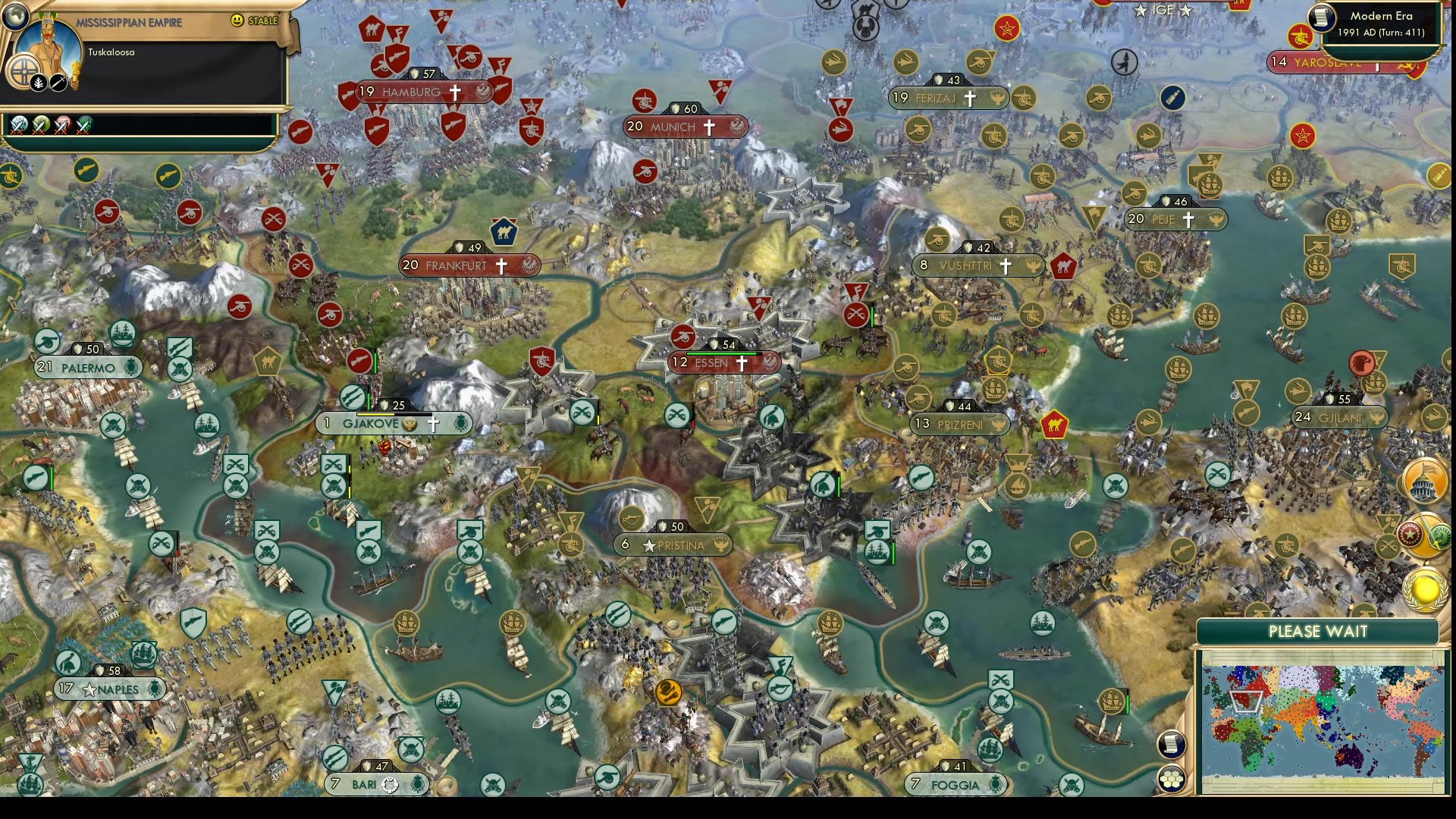Toggle the hex grid strategic view icon
This screenshot has width=1456, height=819.
pyautogui.click(x=1172, y=779)
